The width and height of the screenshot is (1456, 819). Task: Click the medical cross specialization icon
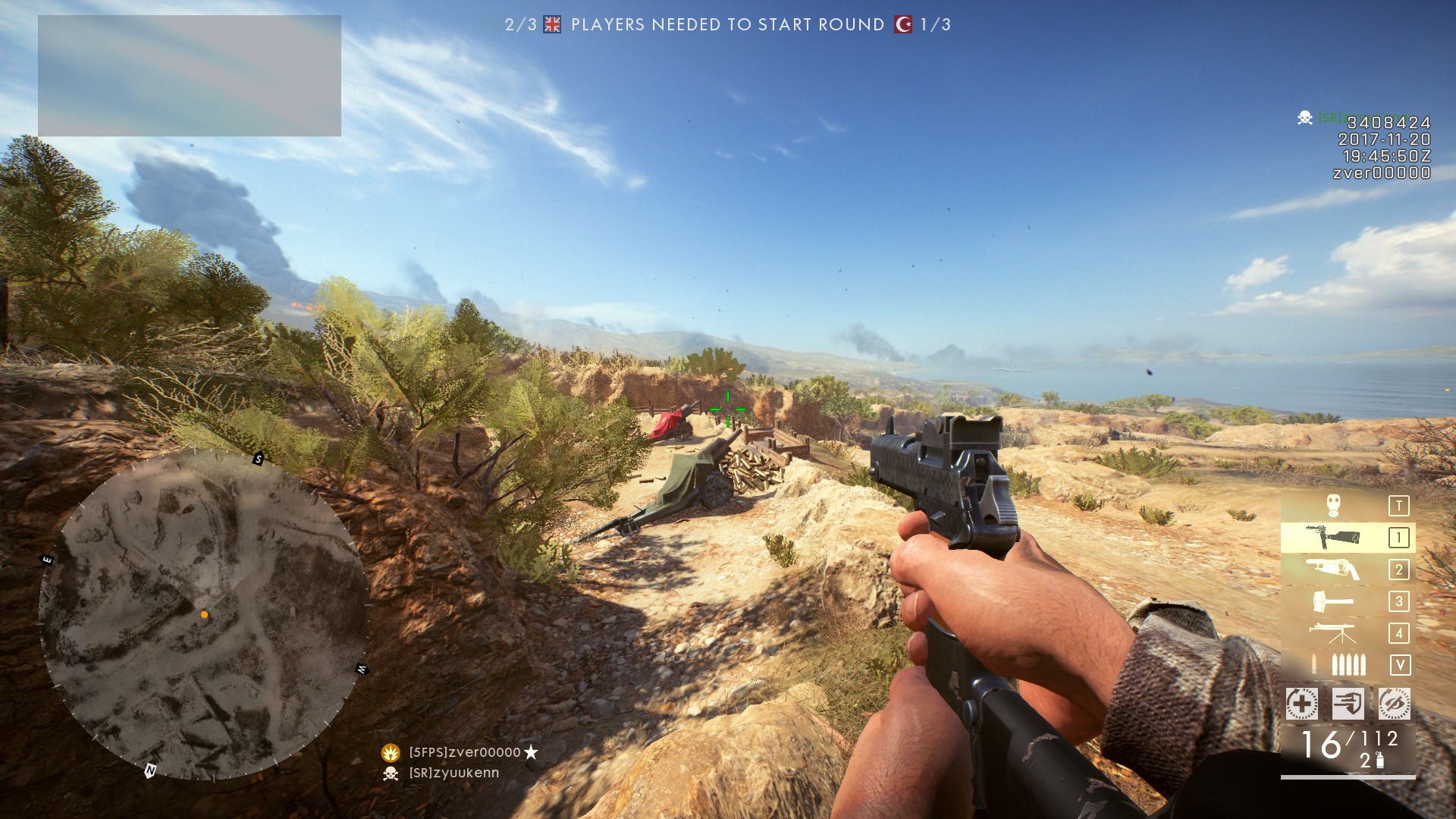click(1302, 704)
